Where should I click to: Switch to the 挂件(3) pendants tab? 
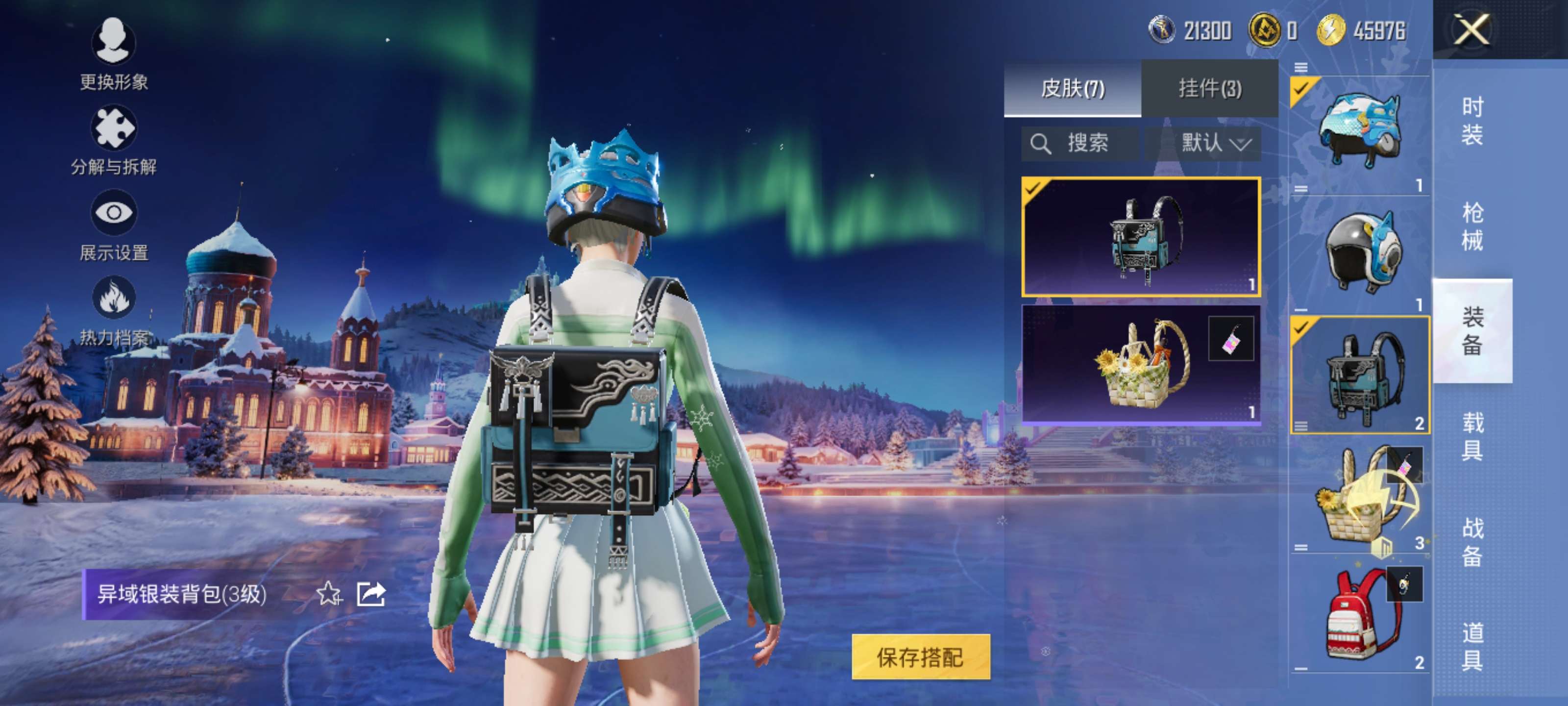tap(1209, 89)
